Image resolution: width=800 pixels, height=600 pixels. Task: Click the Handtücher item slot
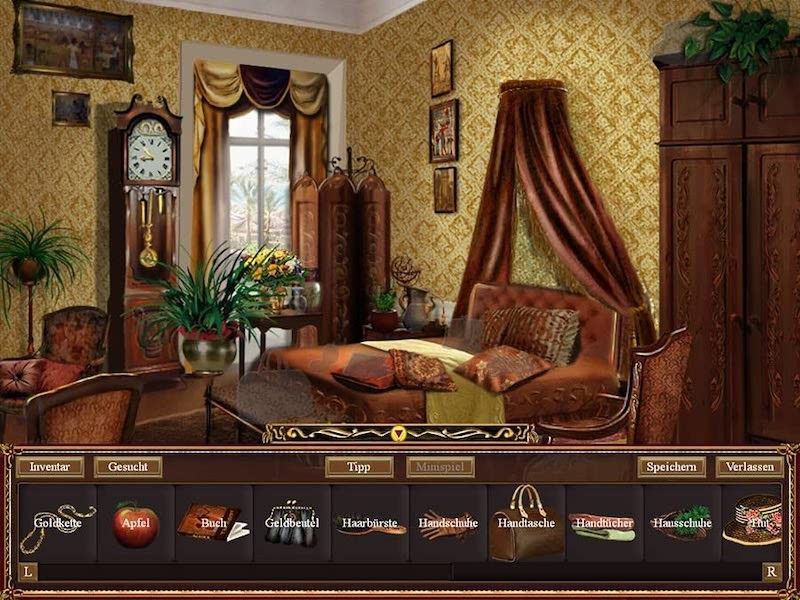[x=604, y=523]
